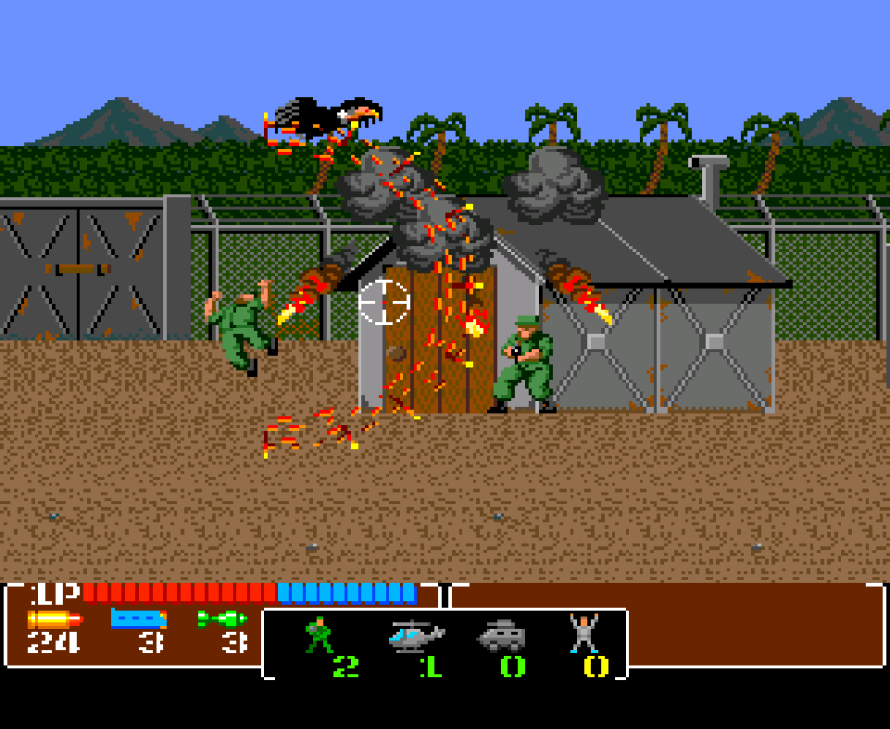The height and width of the screenshot is (729, 890).
Task: Click the armored vehicle icon
Action: pyautogui.click(x=501, y=635)
